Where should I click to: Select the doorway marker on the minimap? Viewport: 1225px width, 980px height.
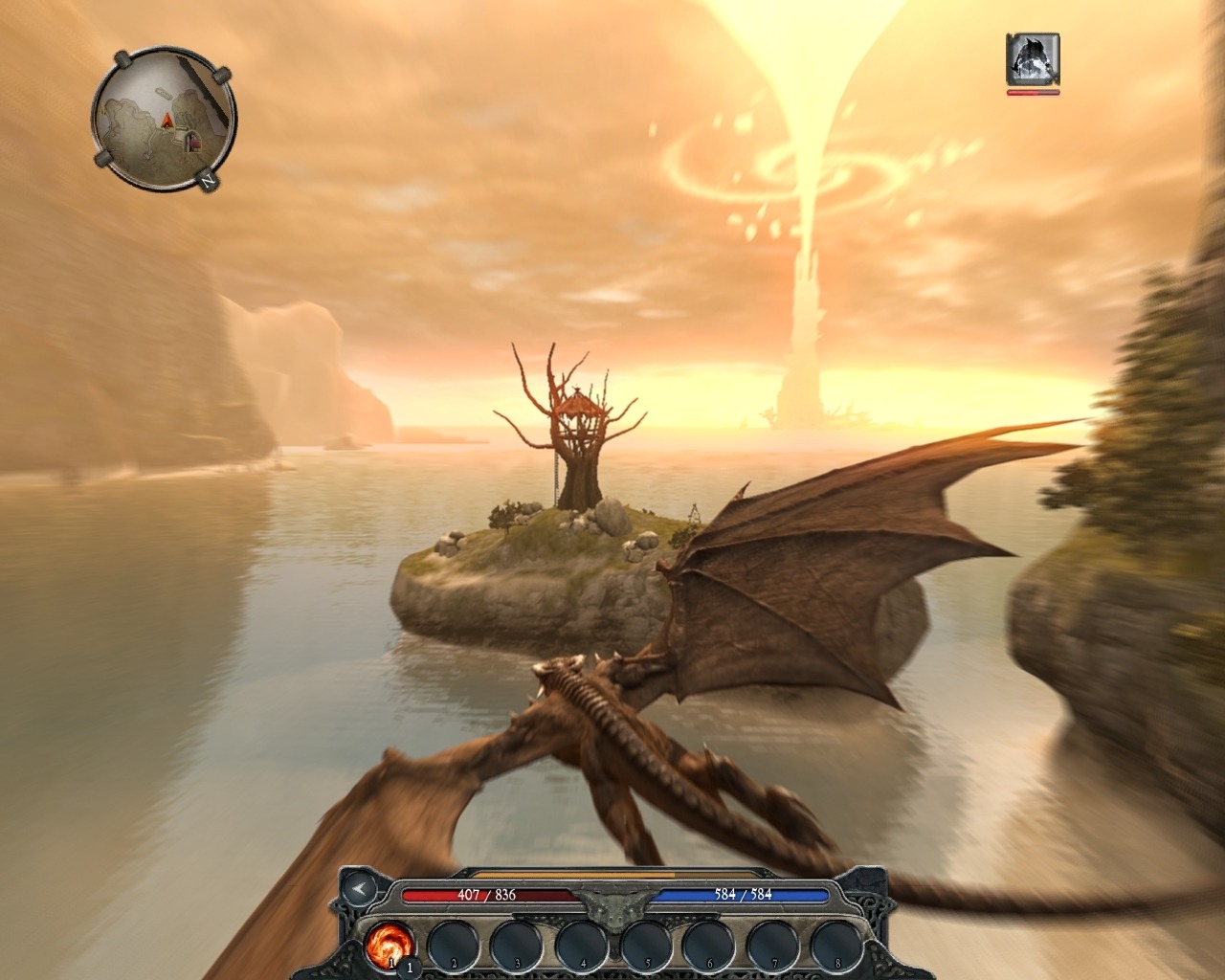click(193, 142)
